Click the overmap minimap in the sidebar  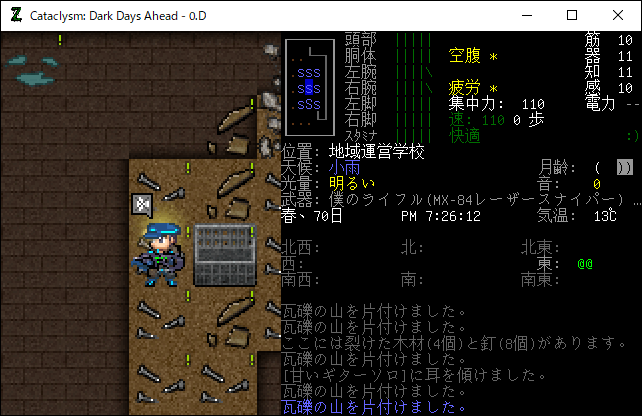tap(306, 86)
